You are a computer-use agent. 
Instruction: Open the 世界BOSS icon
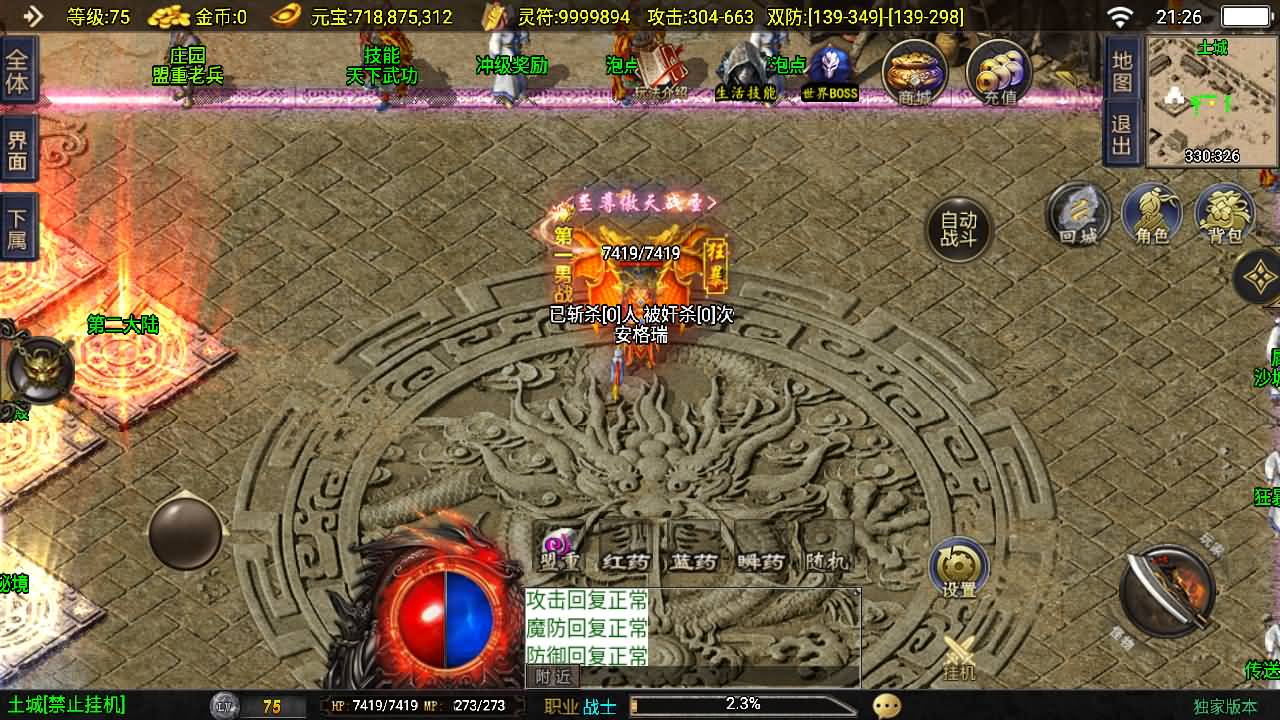828,70
